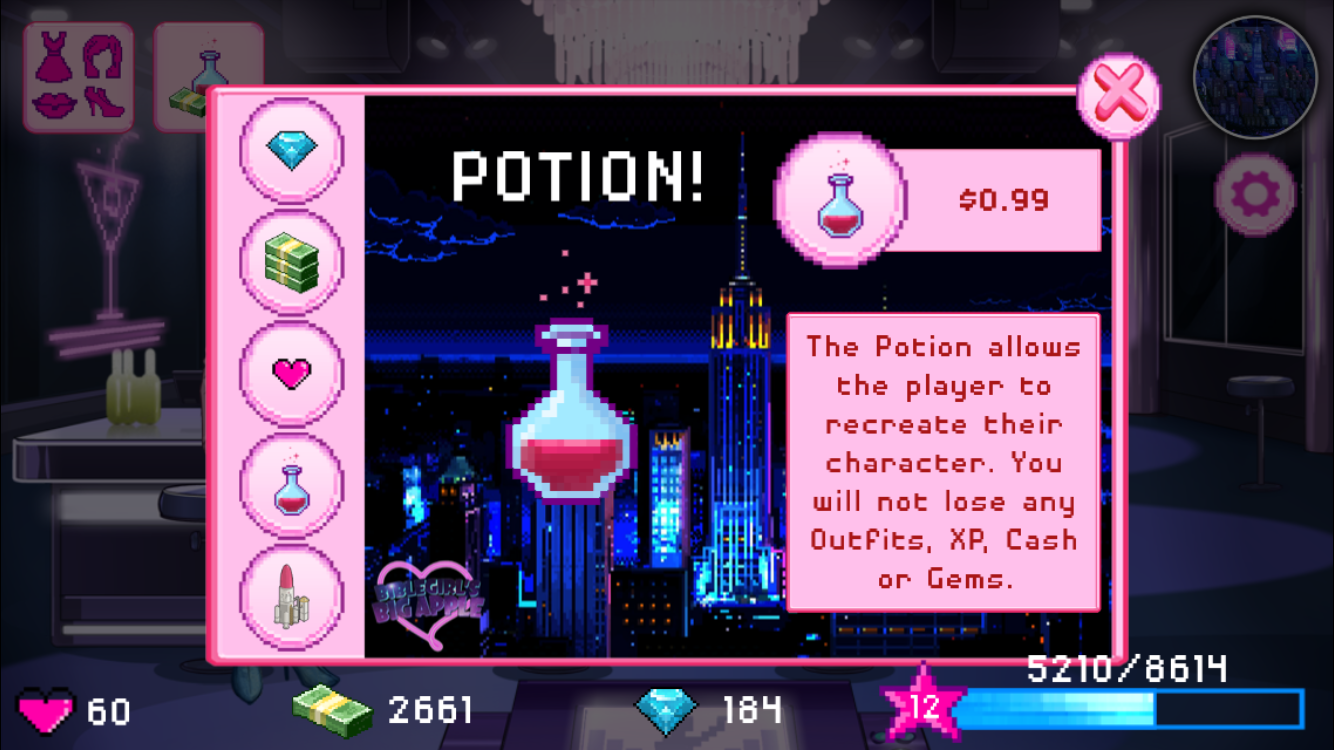The height and width of the screenshot is (750, 1334).
Task: Open the settings gear
Action: [x=1254, y=194]
